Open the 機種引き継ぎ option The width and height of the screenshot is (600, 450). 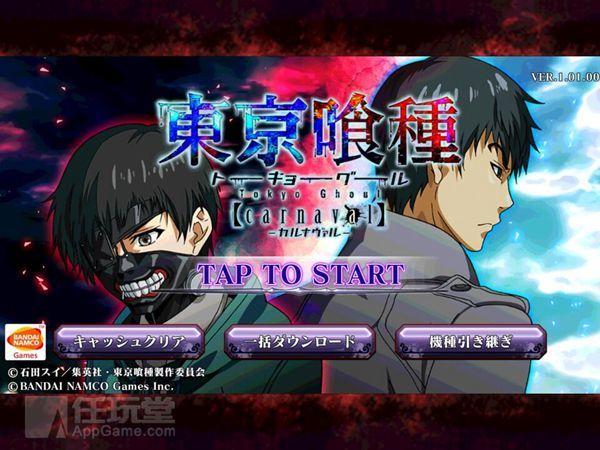[470, 341]
